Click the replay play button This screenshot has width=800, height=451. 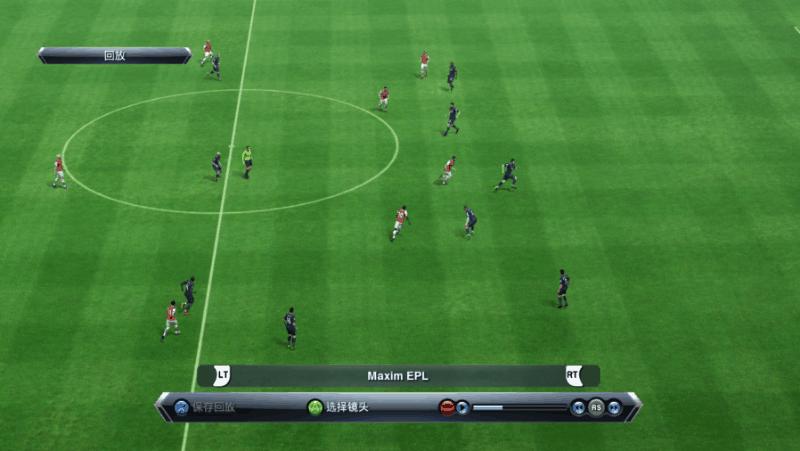click(x=462, y=407)
